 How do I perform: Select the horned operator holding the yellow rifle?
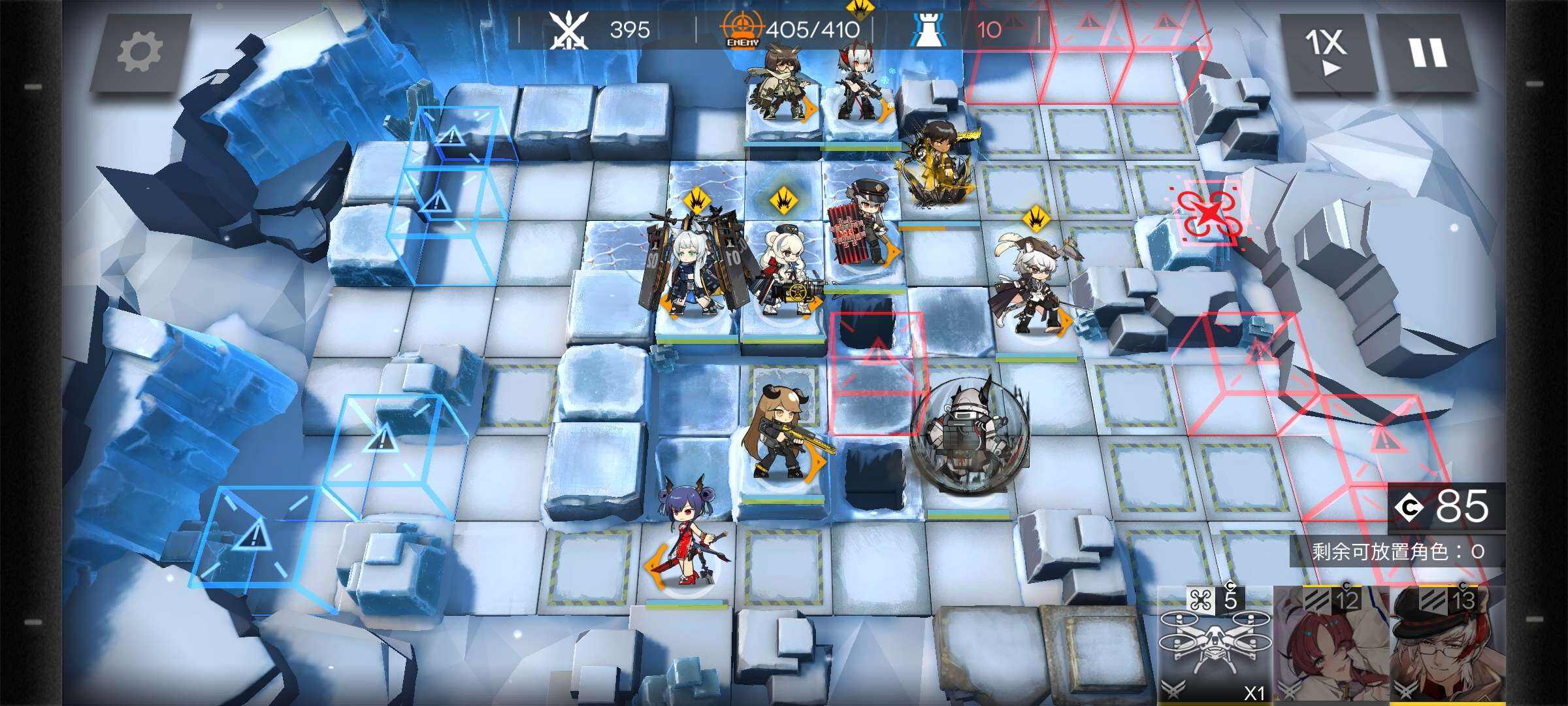coord(781,435)
